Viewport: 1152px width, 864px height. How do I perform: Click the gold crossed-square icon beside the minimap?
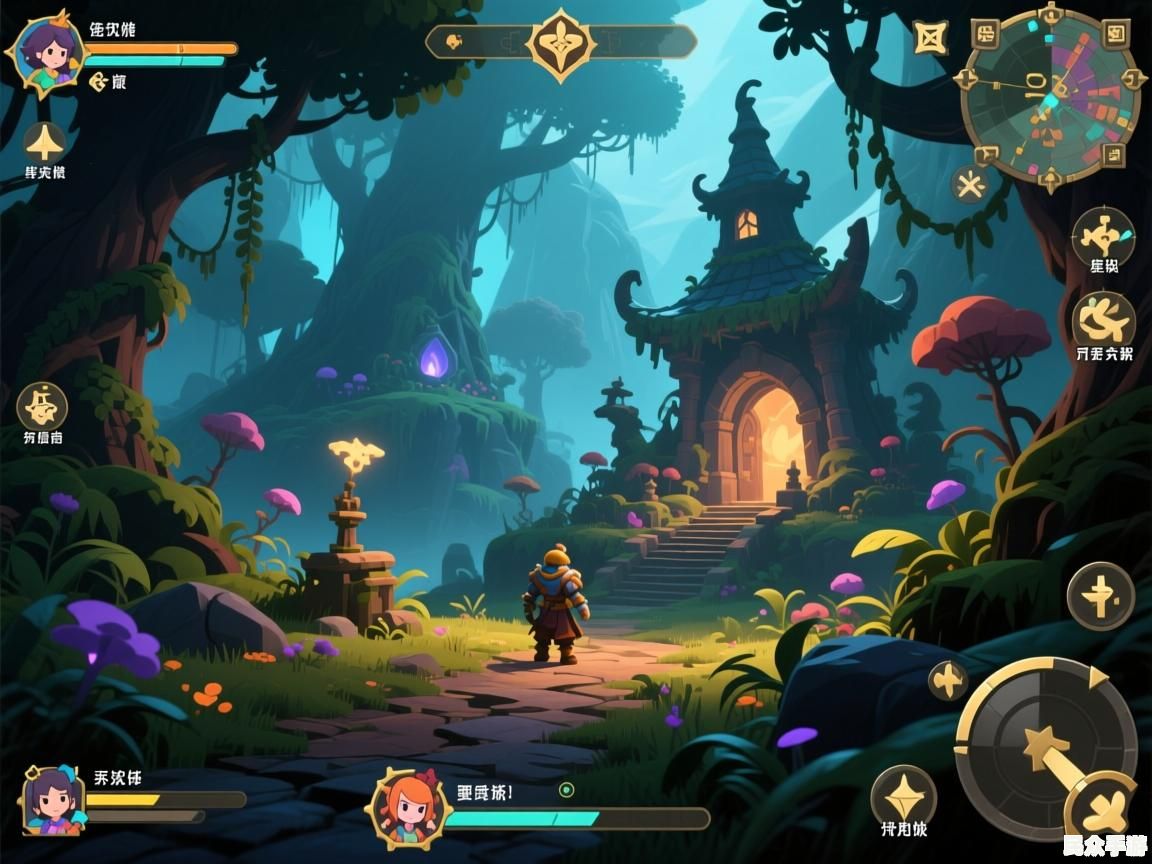pos(930,38)
